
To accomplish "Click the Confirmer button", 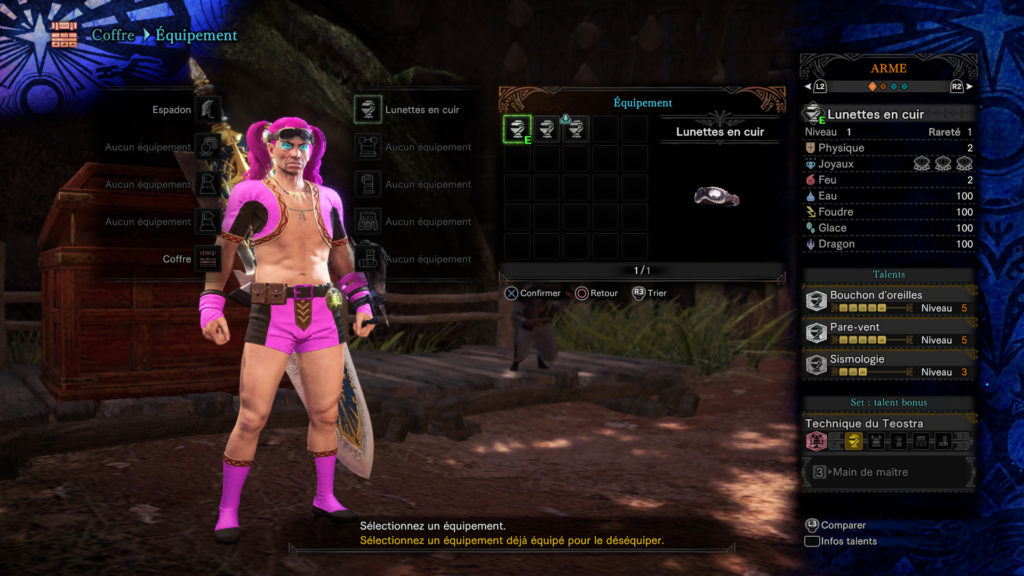I will click(x=533, y=293).
